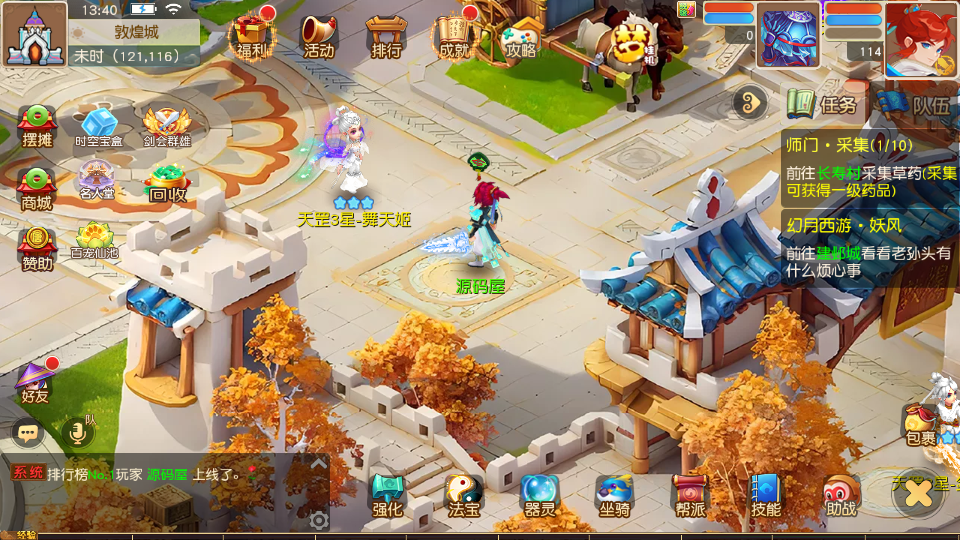Open the 赞助 sponsor menu
Screen dimensions: 960x540
[x=36, y=249]
